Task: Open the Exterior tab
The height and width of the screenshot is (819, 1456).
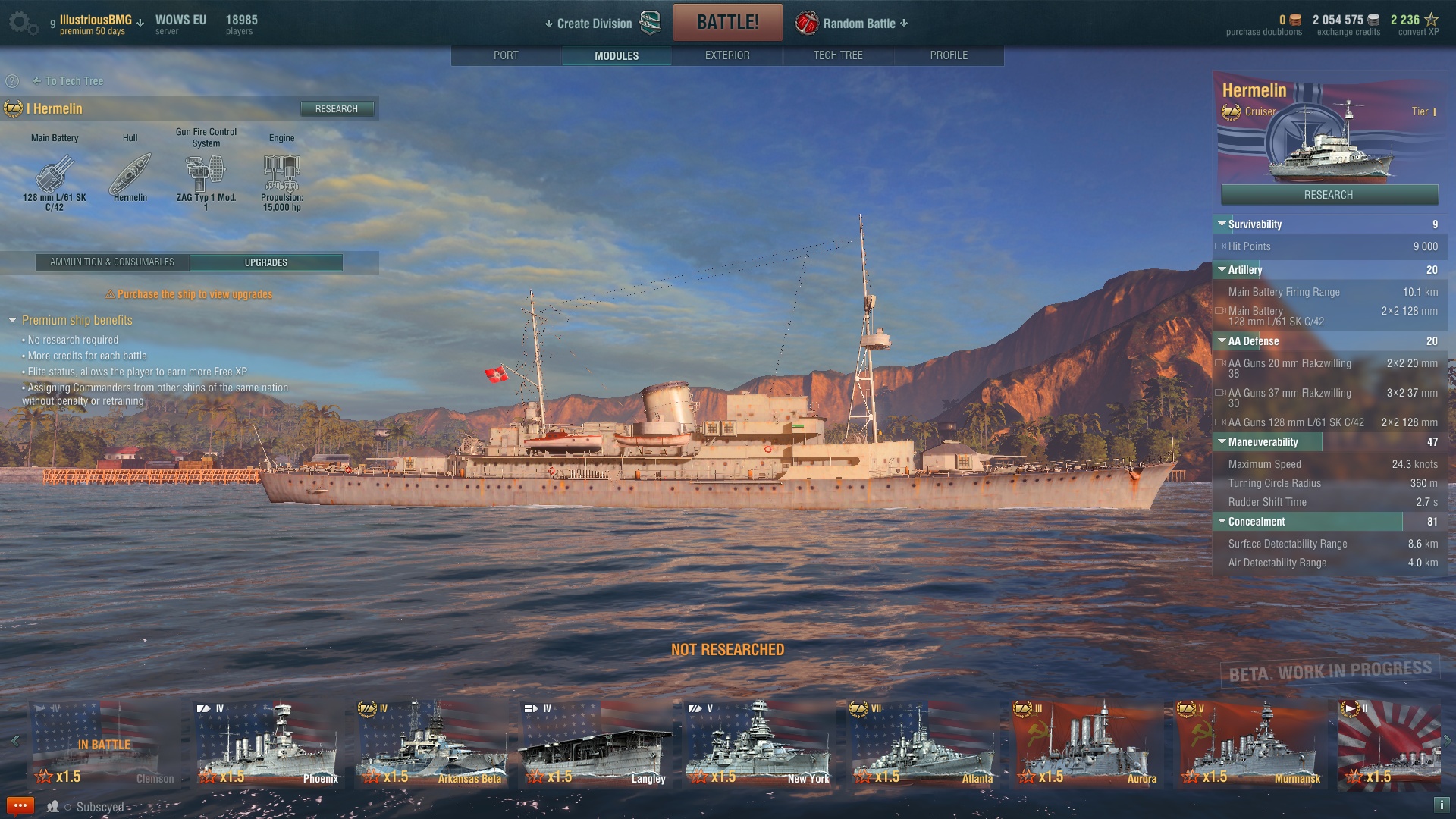Action: click(x=726, y=55)
